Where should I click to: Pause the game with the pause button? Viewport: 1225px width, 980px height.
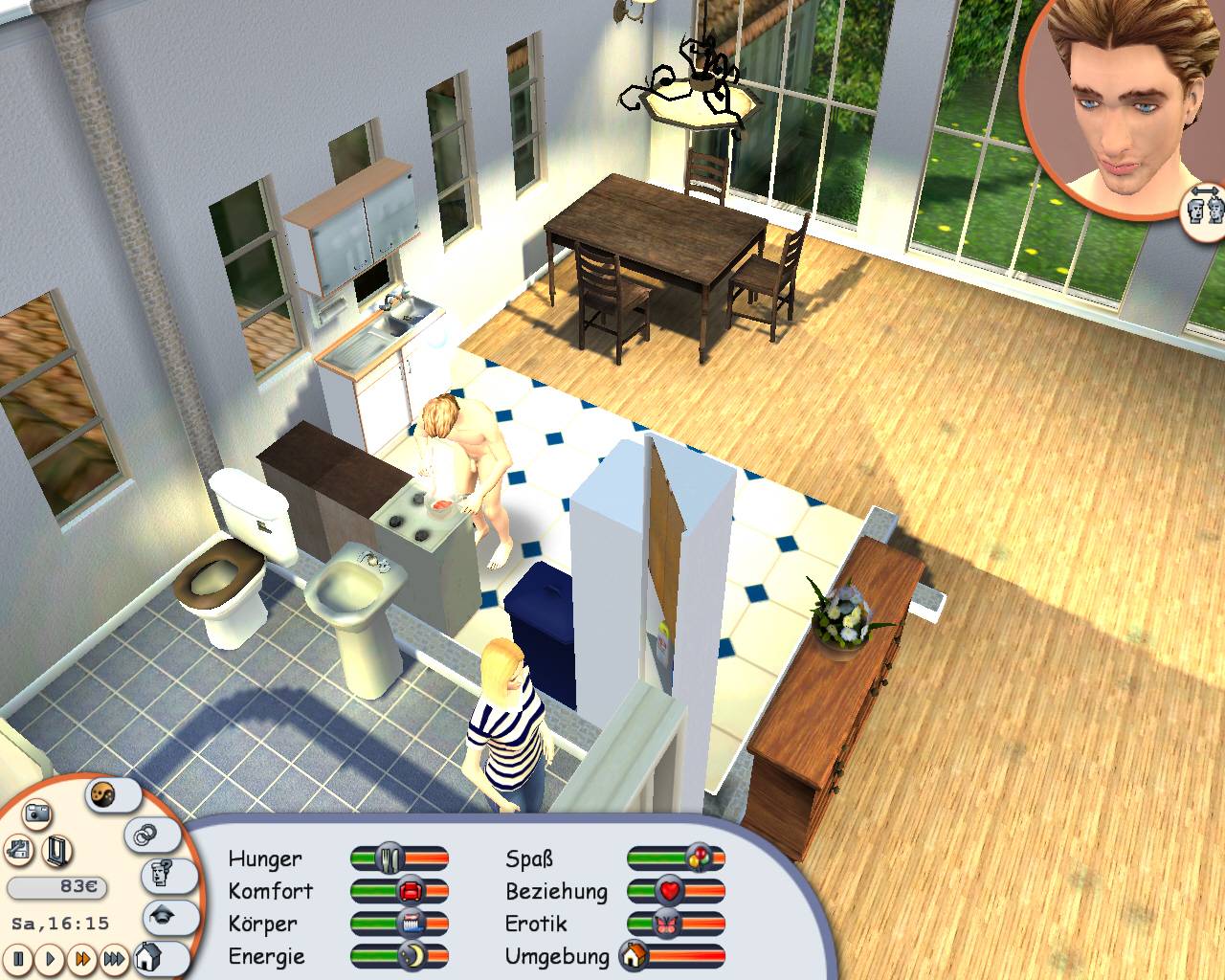coord(18,958)
